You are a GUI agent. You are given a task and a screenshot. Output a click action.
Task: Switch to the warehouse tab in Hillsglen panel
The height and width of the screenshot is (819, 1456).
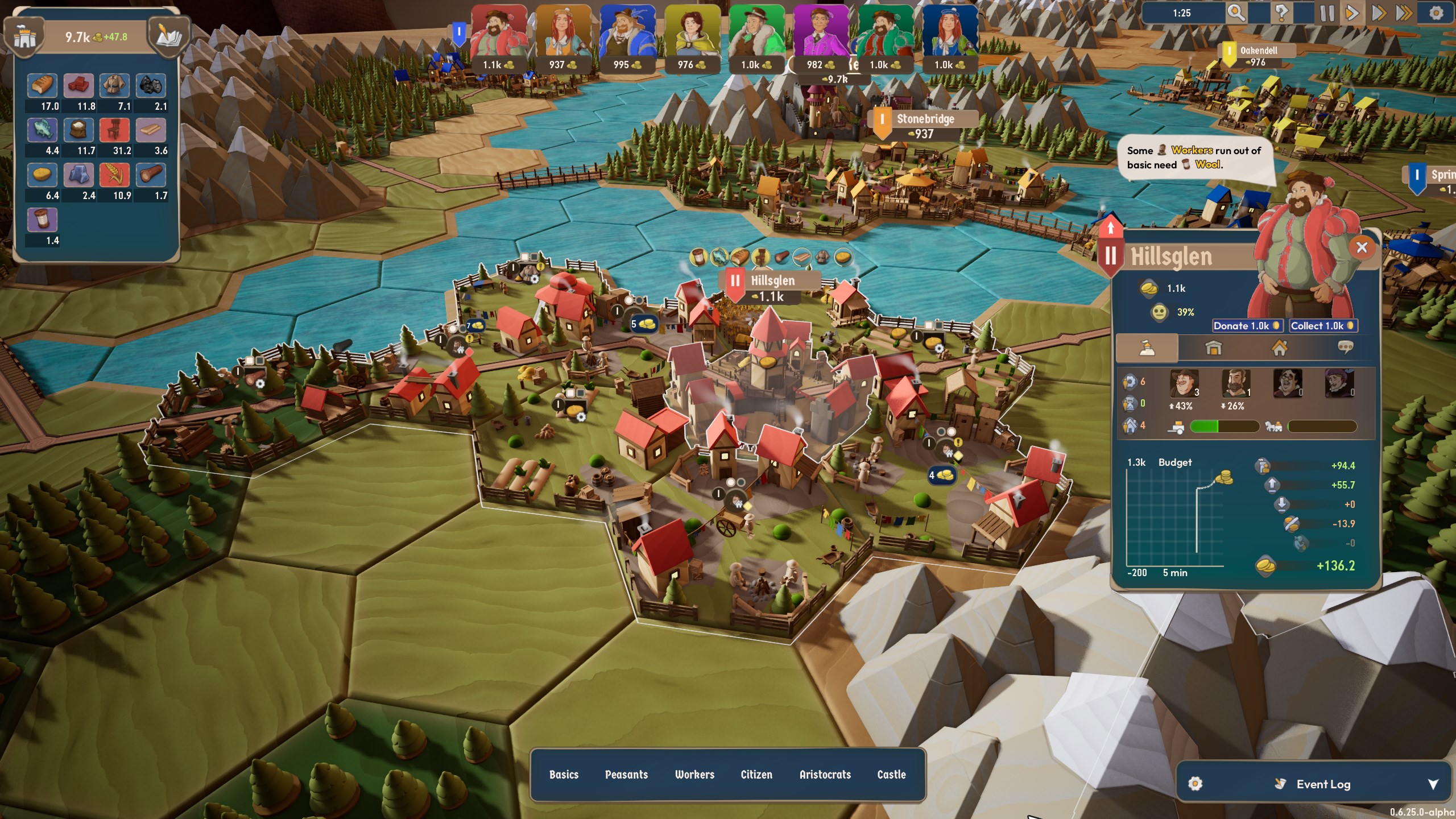(1213, 348)
